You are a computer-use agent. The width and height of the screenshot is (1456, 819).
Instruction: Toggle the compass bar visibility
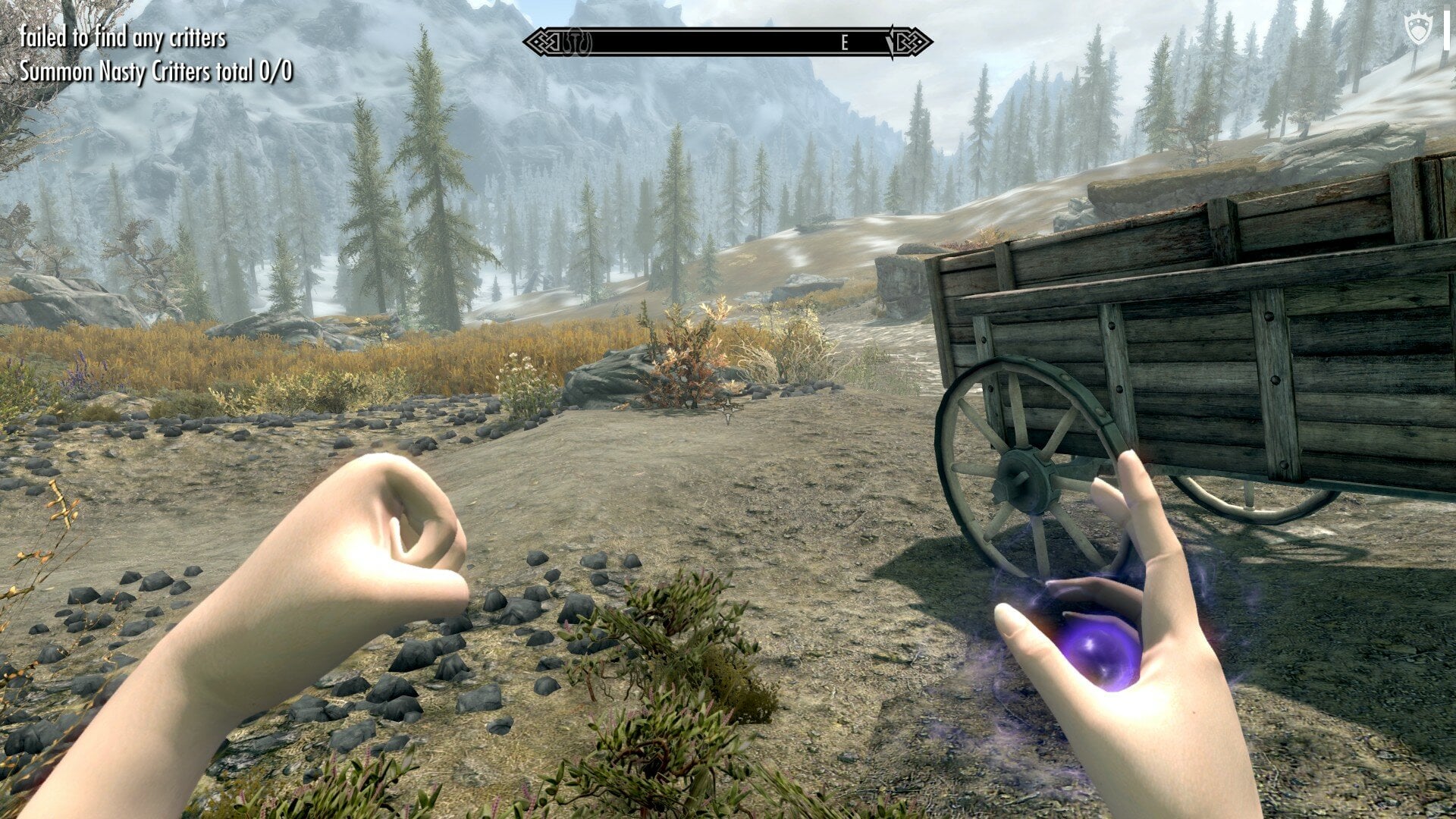[x=728, y=43]
